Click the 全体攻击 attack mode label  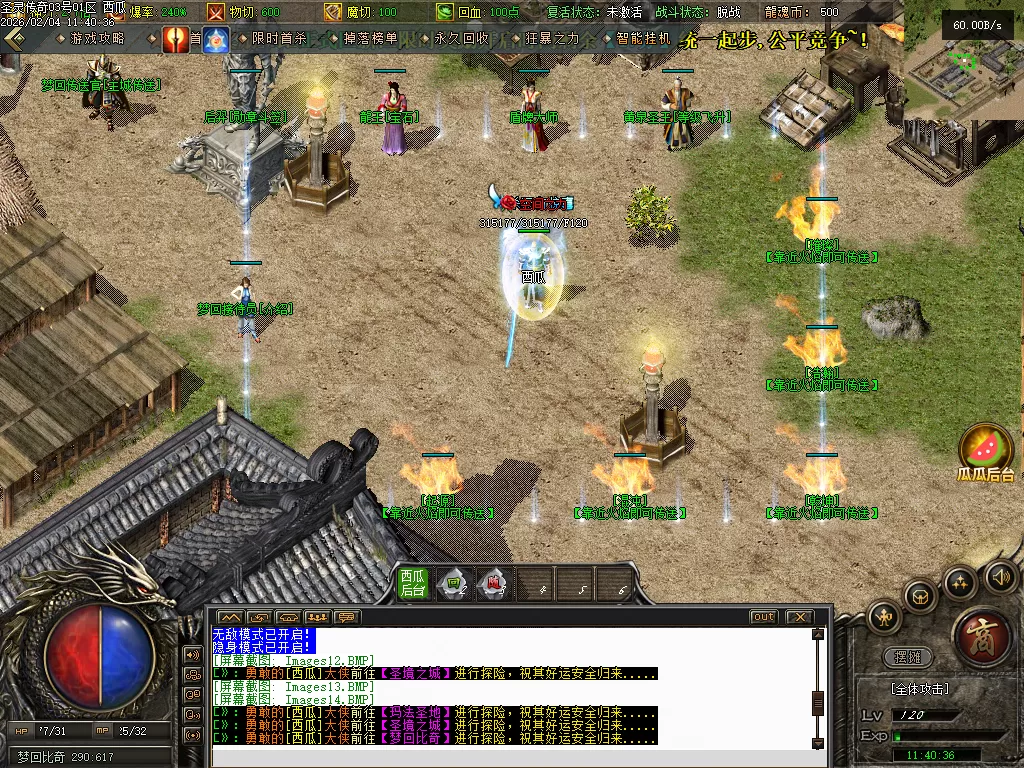(920, 689)
